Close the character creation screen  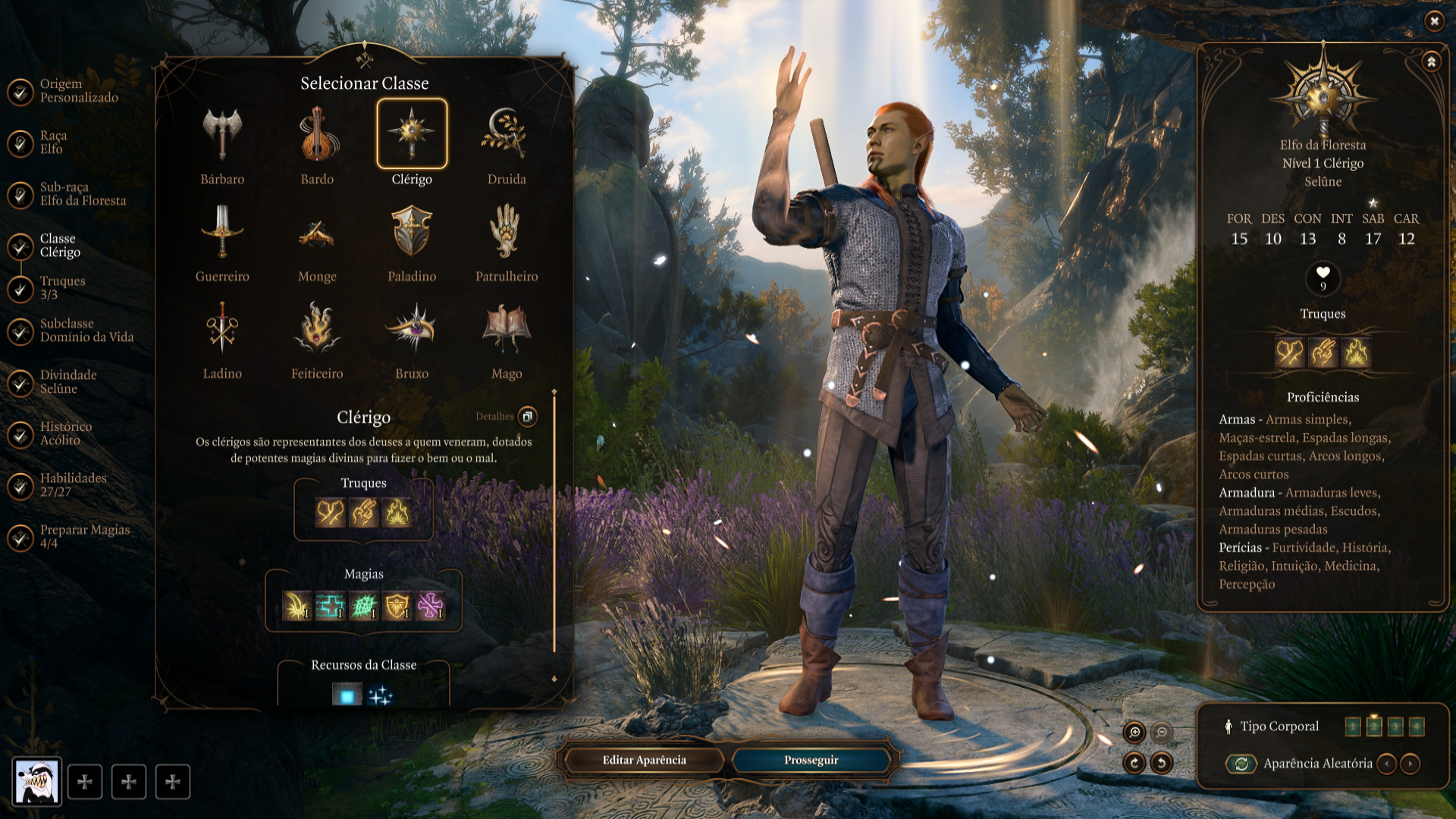1434,21
